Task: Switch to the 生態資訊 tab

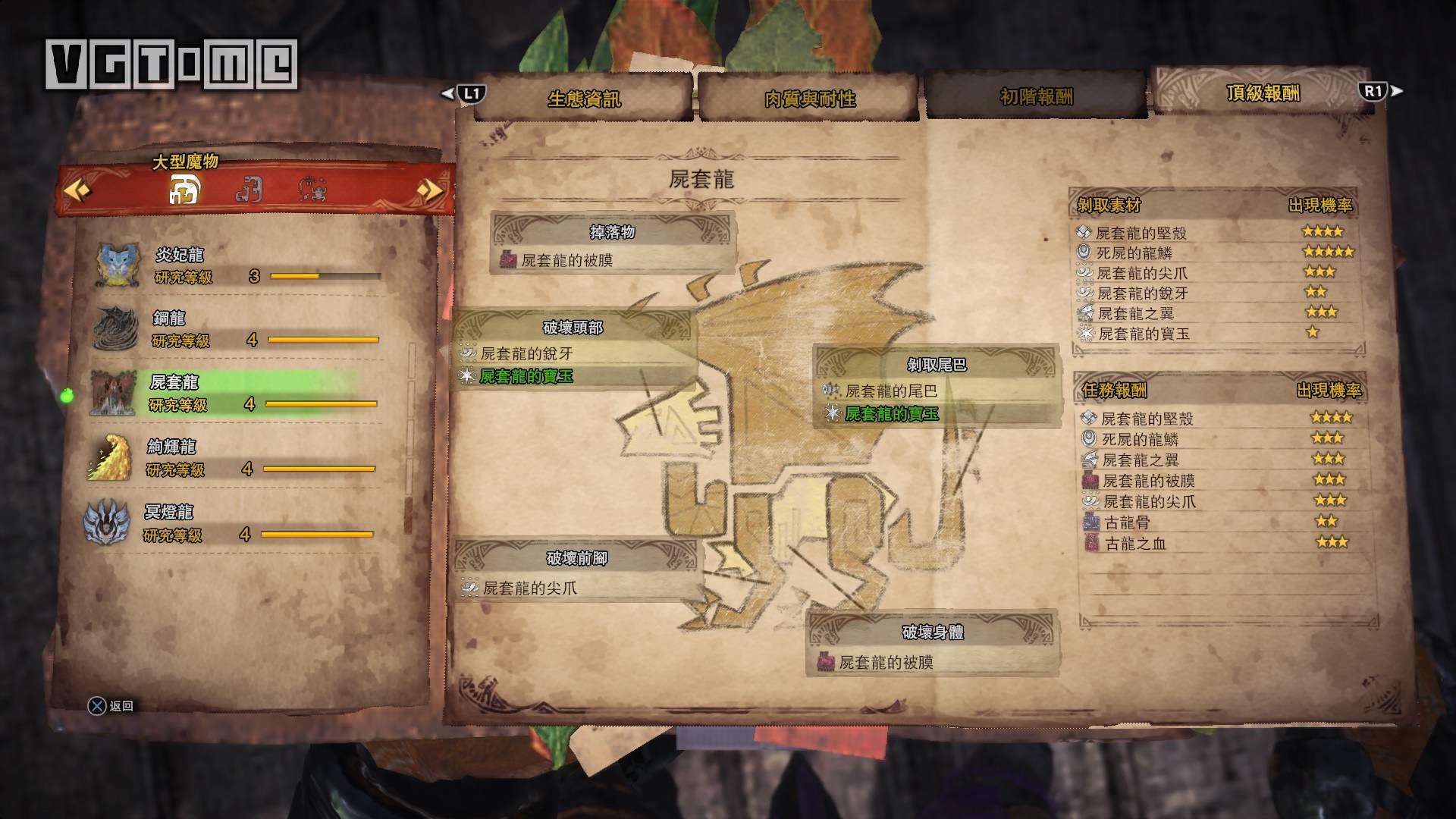Action: pyautogui.click(x=584, y=99)
